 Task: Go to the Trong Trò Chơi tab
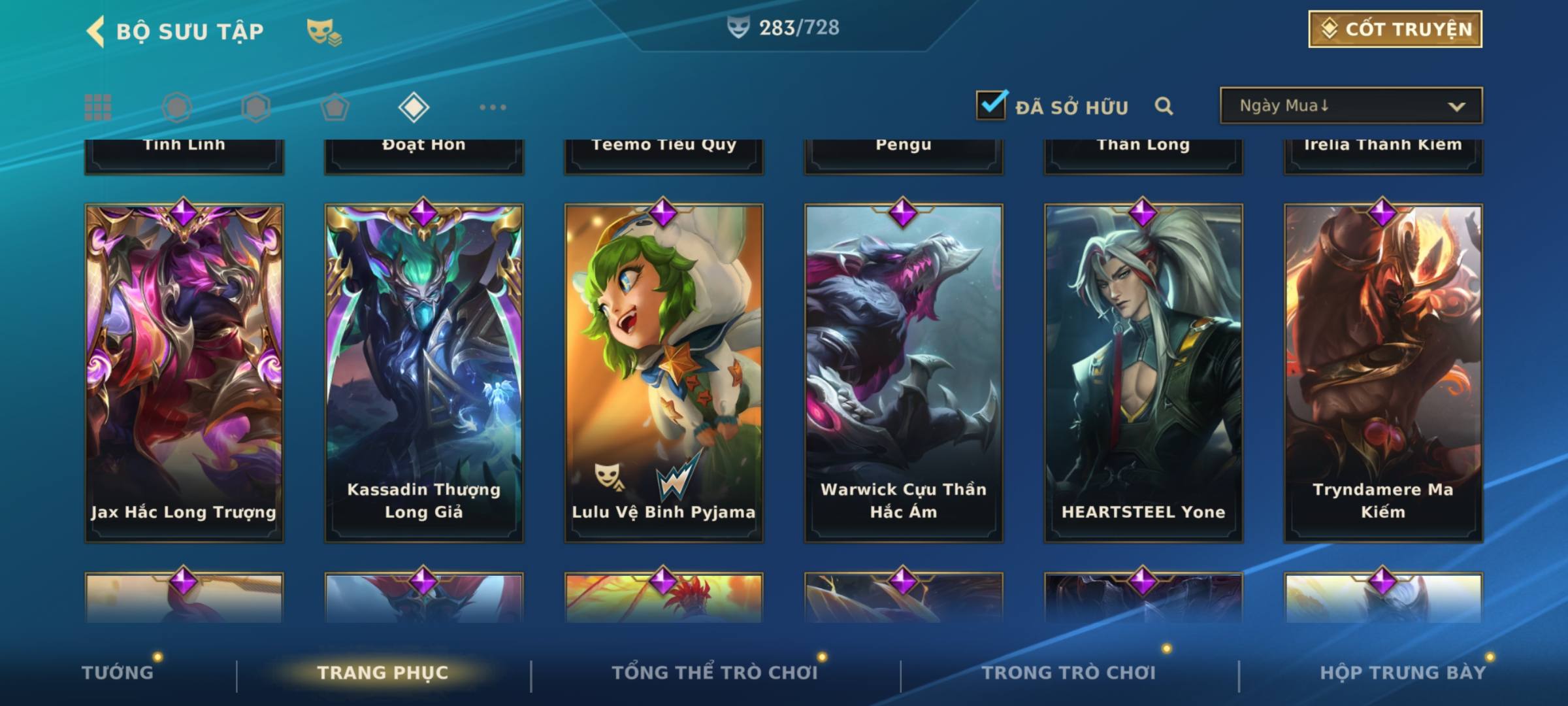[x=1069, y=673]
